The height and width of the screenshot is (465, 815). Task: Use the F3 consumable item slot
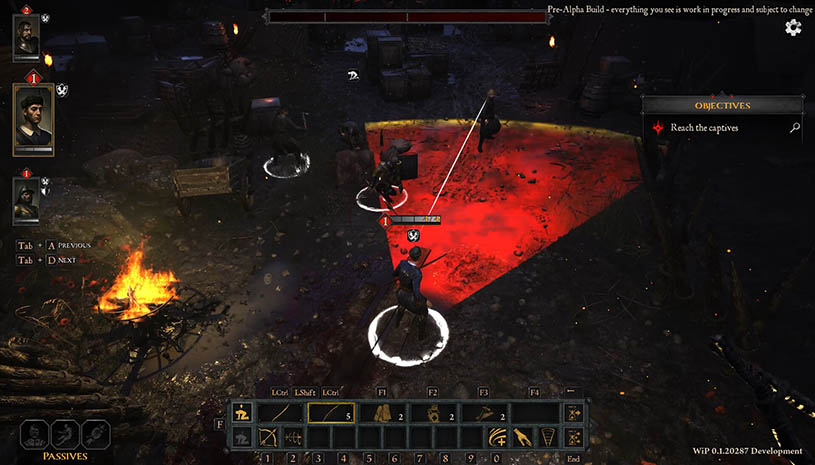click(x=485, y=413)
